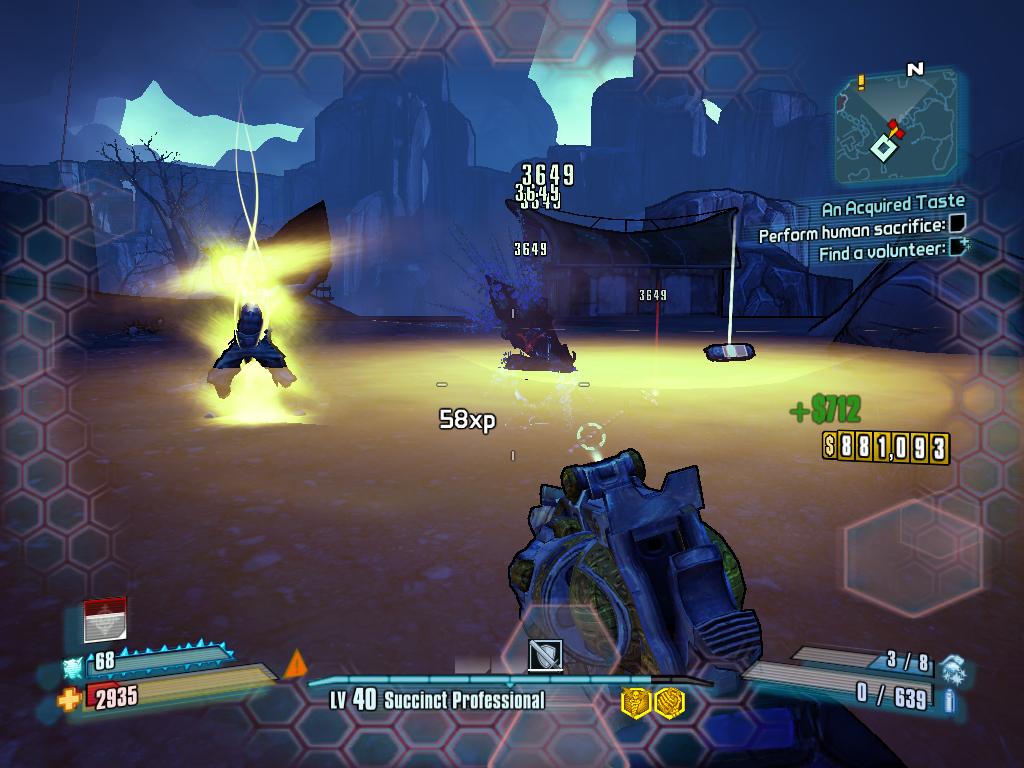This screenshot has height=768, width=1024.
Task: Select the crossed-out shield action skill icon
Action: tap(545, 656)
